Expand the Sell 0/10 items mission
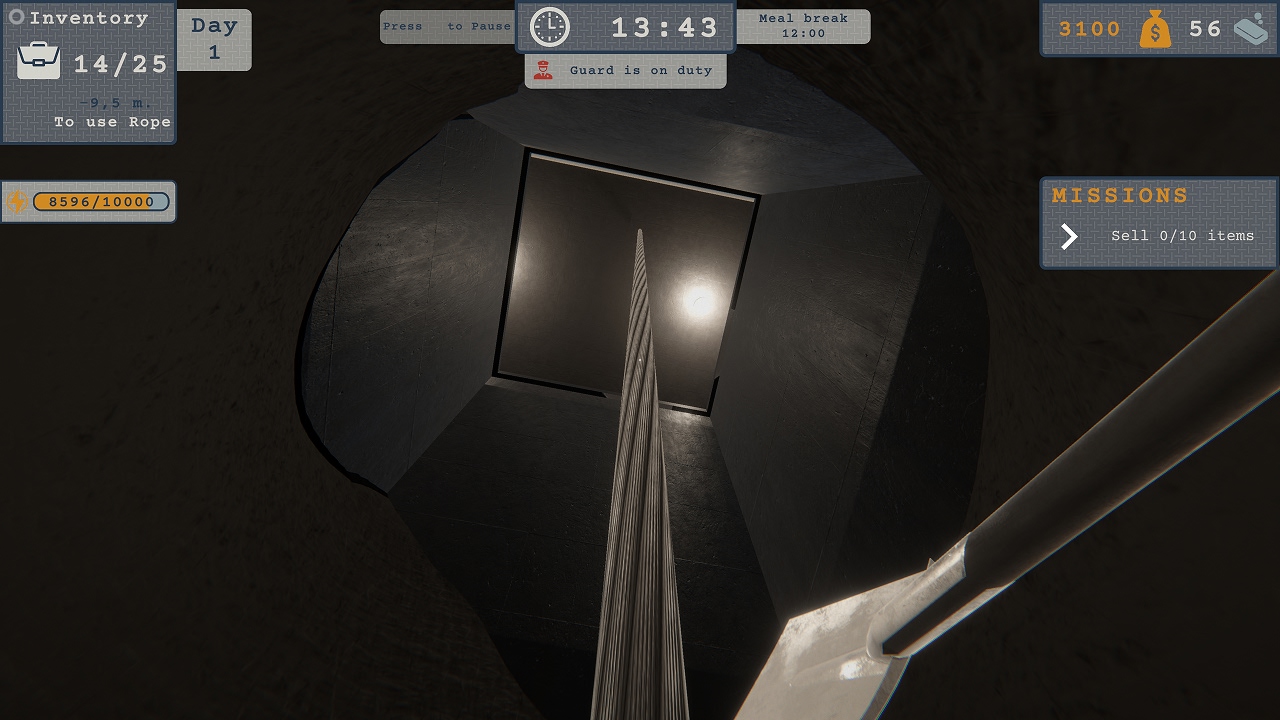 [1181, 236]
